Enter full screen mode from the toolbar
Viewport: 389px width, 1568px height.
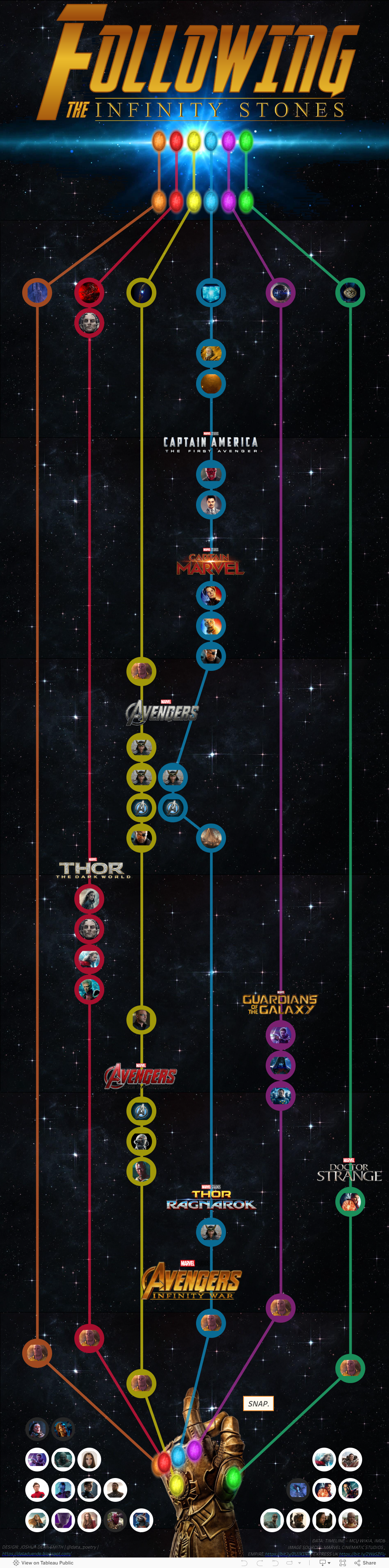(x=343, y=1563)
